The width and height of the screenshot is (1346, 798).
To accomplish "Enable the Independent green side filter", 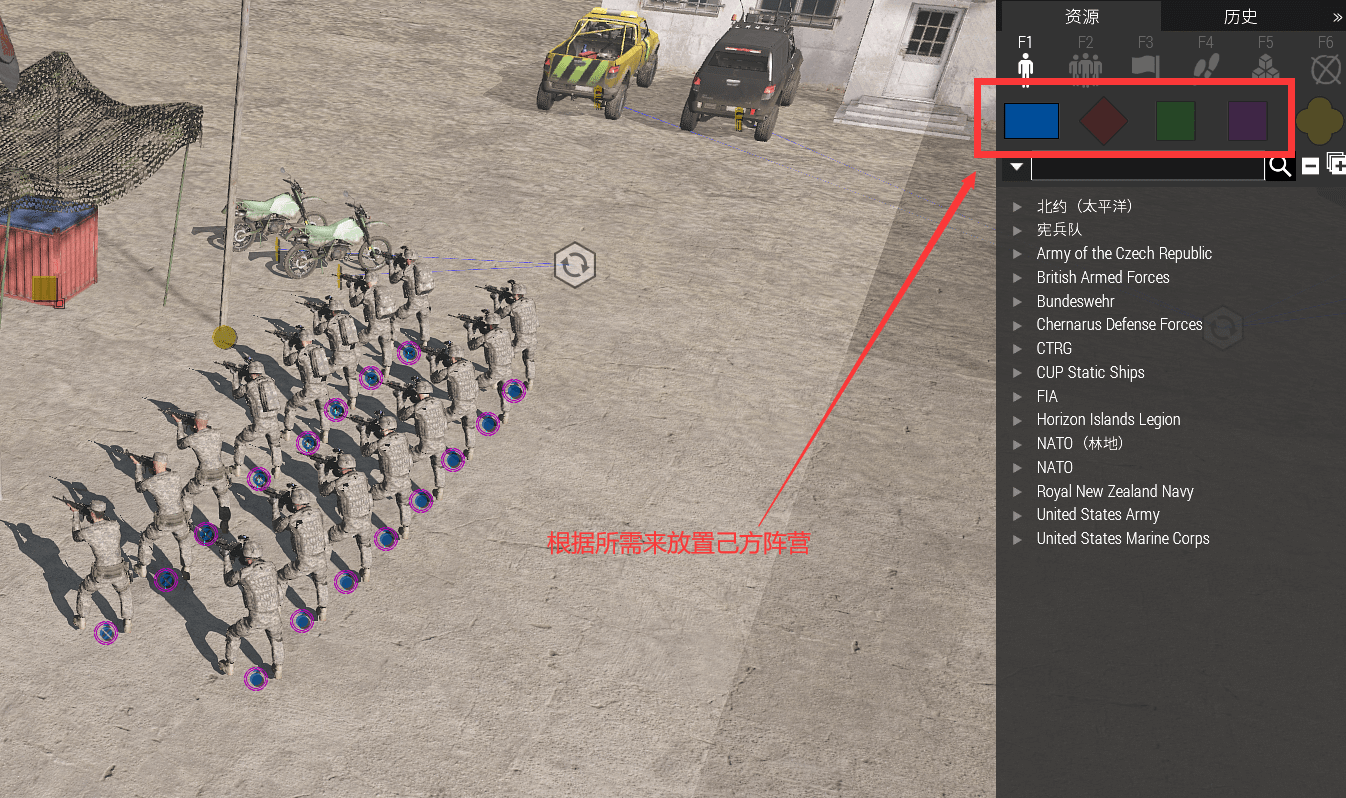I will [1175, 120].
